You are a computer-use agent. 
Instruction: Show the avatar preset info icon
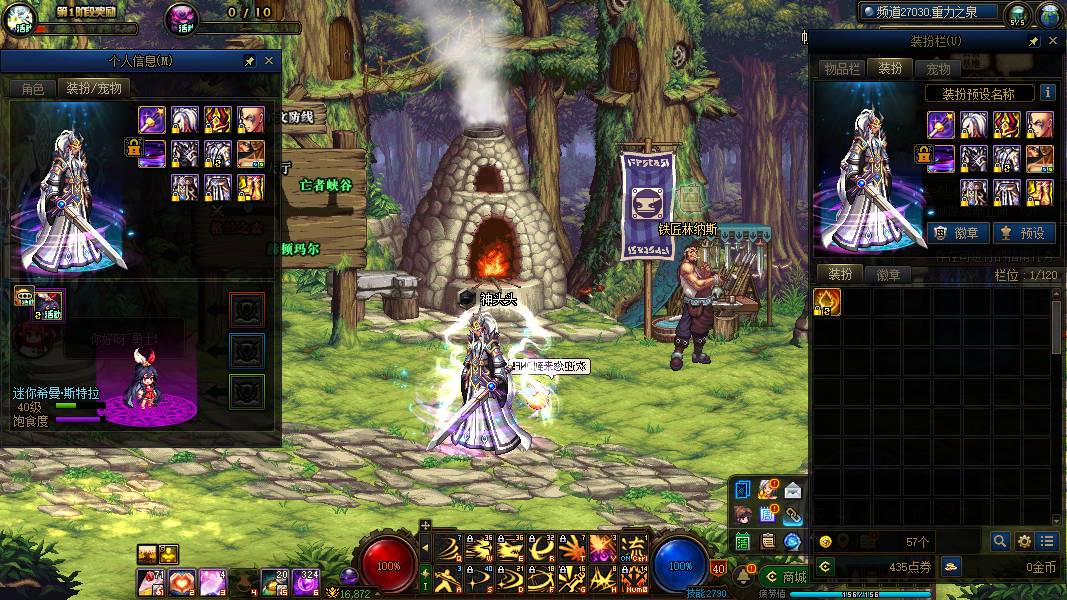[1047, 93]
